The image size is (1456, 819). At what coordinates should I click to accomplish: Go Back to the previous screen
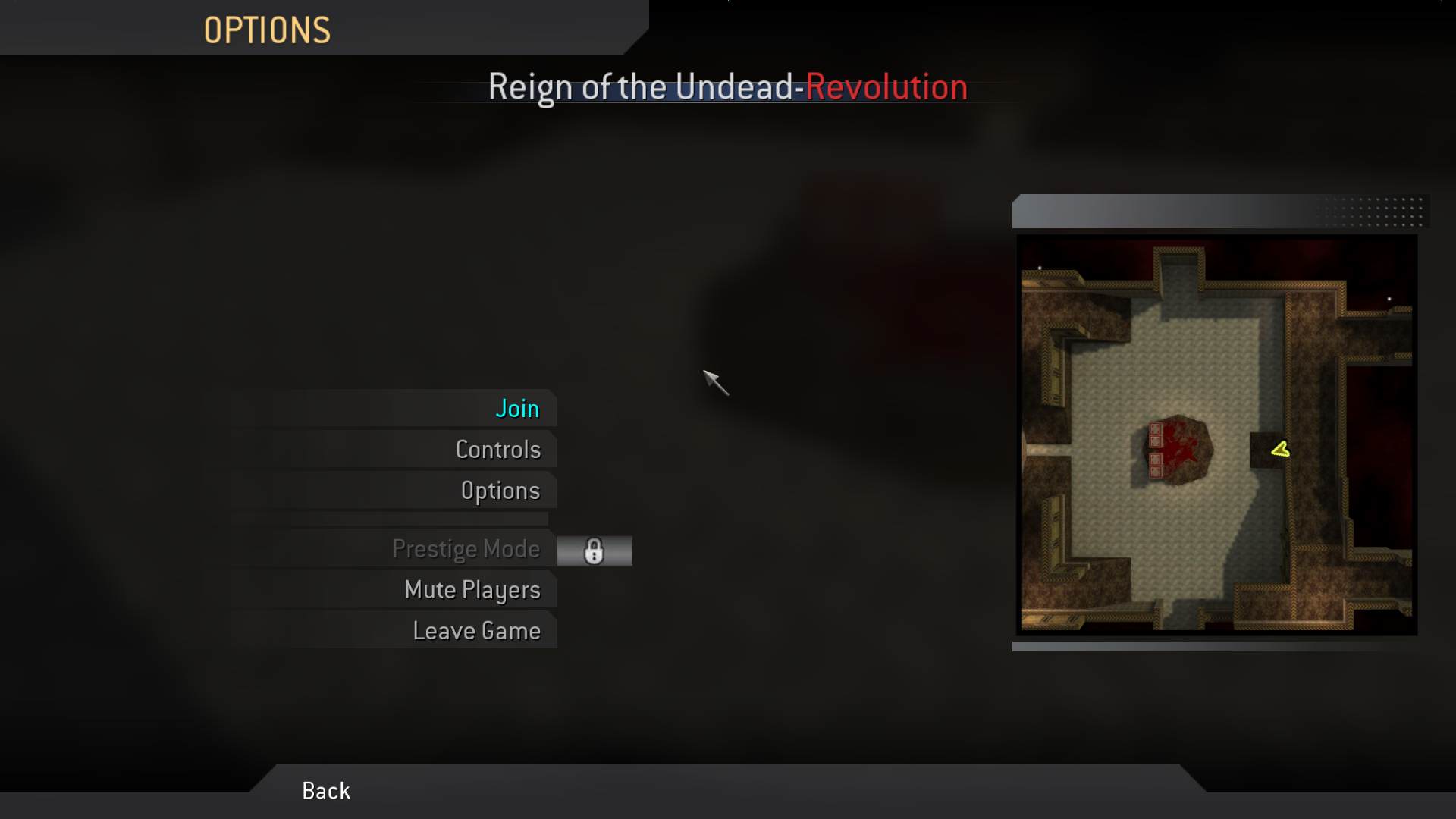pos(325,790)
